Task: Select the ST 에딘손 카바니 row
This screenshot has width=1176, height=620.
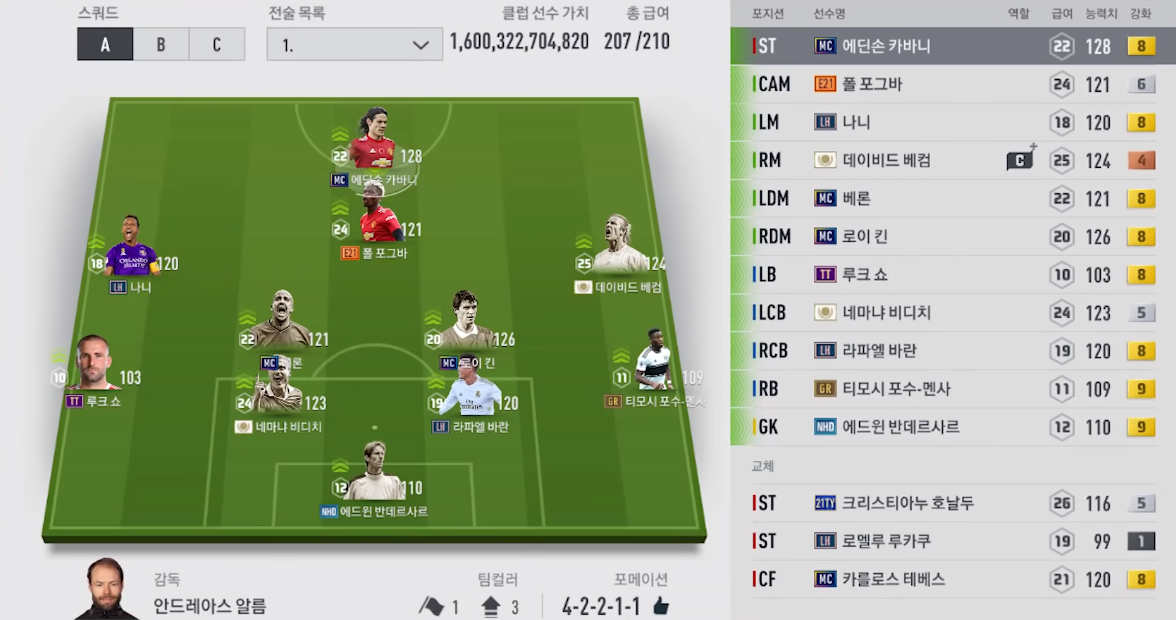Action: point(952,46)
